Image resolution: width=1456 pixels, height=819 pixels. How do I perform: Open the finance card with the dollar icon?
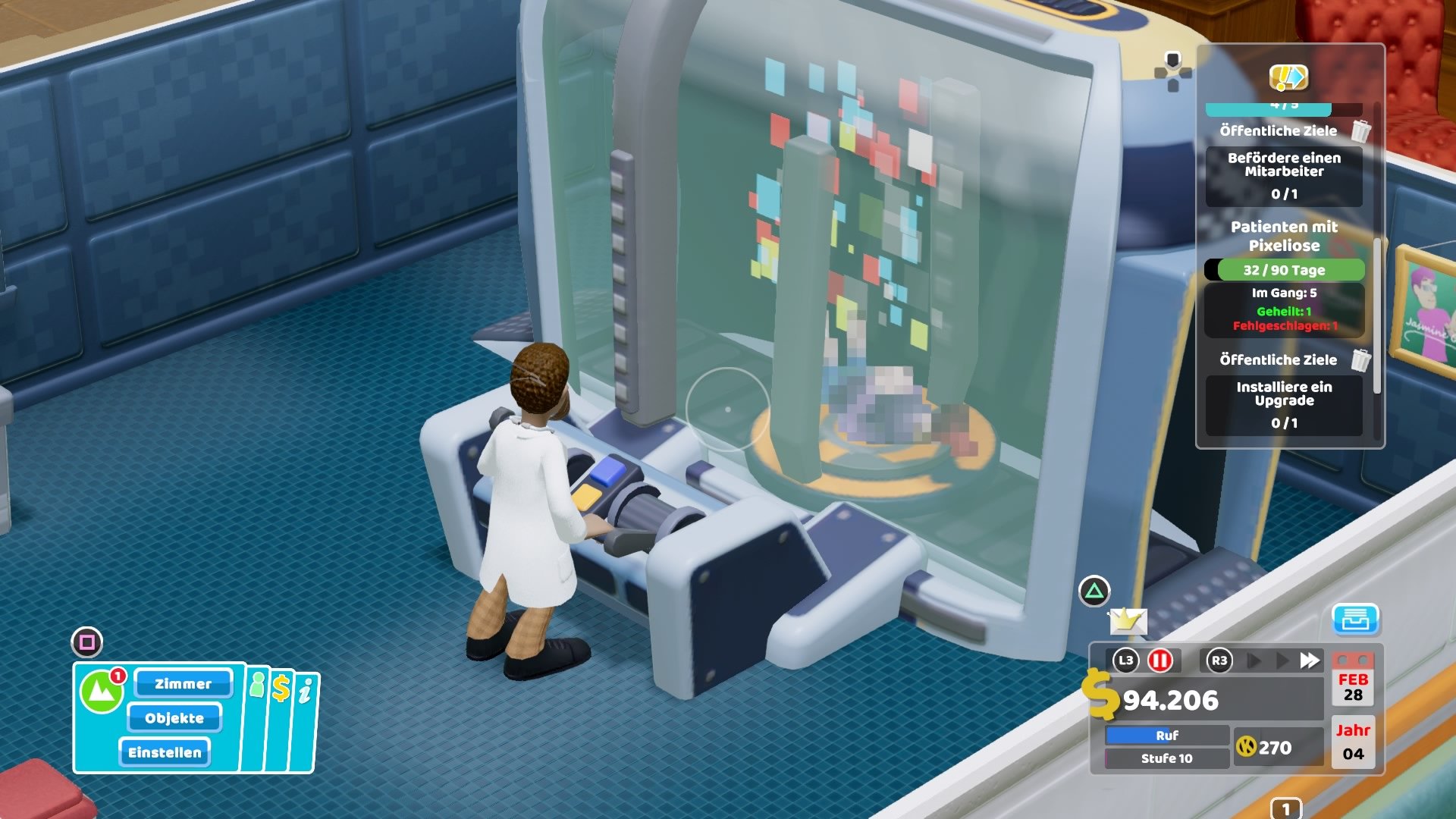pyautogui.click(x=281, y=688)
